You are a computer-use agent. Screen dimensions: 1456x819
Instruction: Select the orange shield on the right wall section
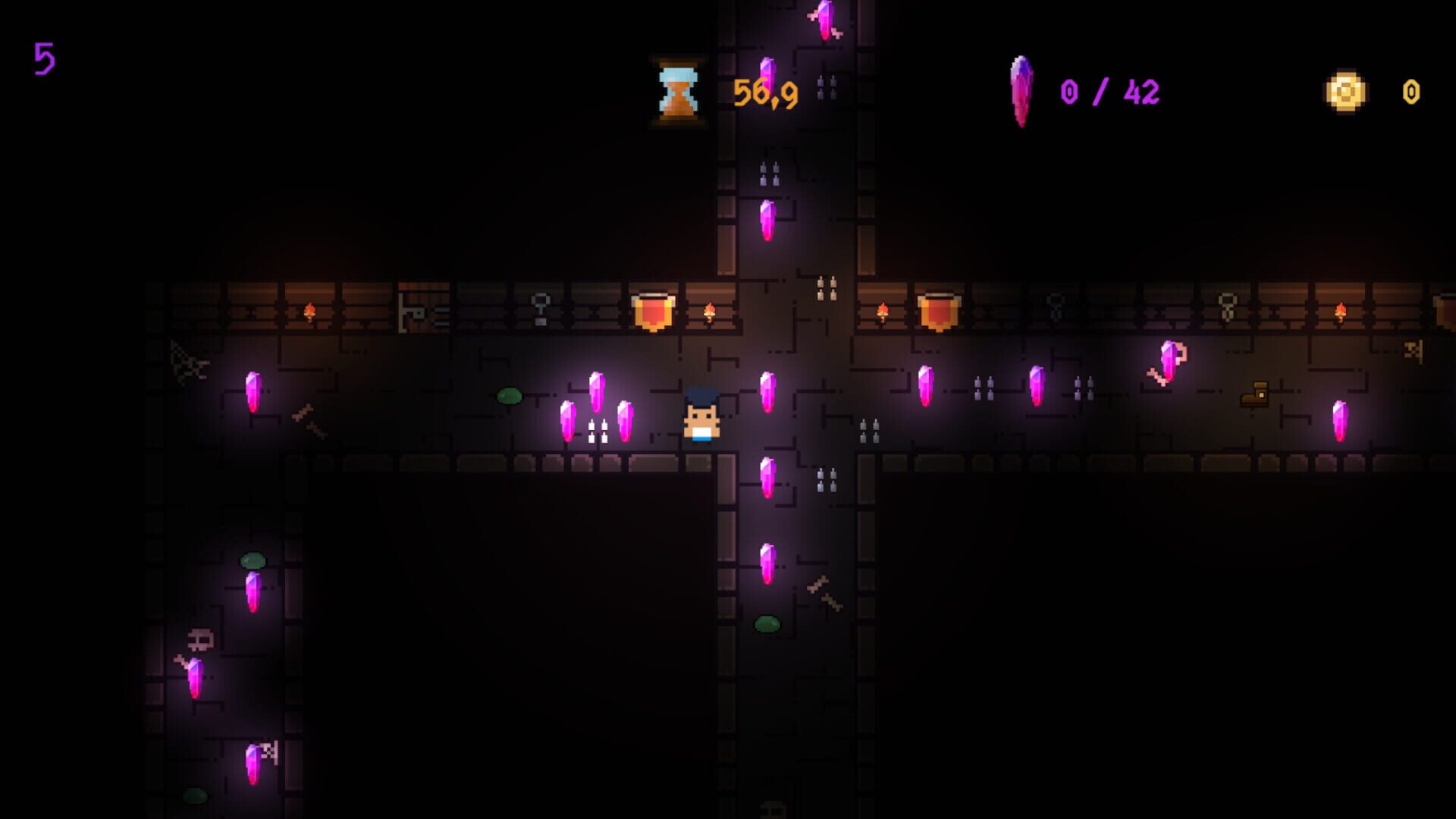click(939, 311)
